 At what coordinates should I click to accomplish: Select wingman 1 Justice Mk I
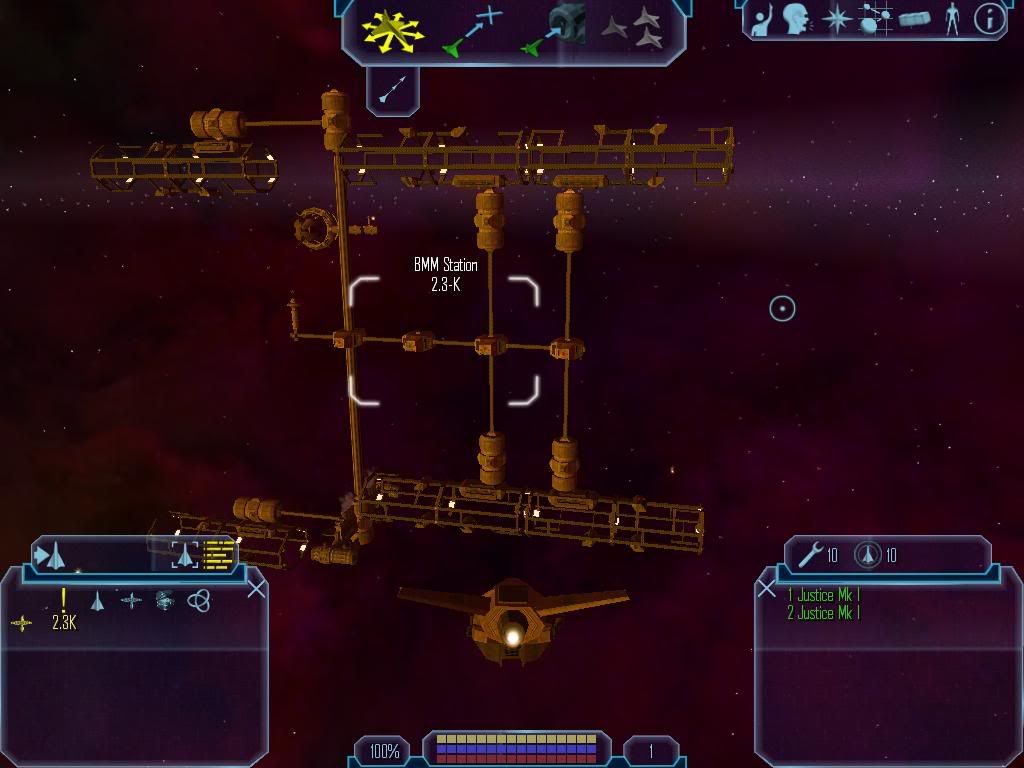point(823,595)
